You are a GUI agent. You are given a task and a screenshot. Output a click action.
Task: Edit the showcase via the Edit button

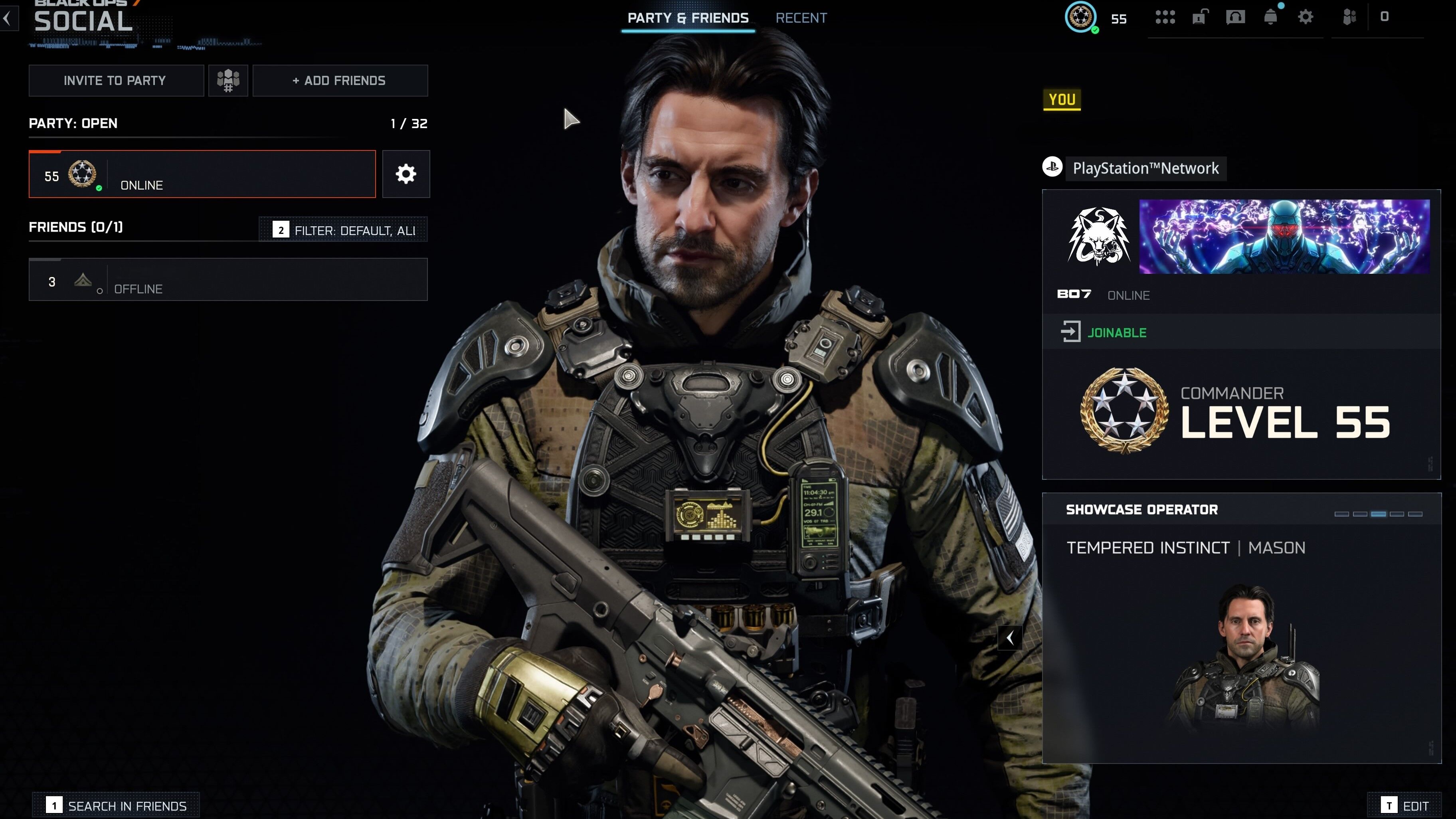(1406, 805)
